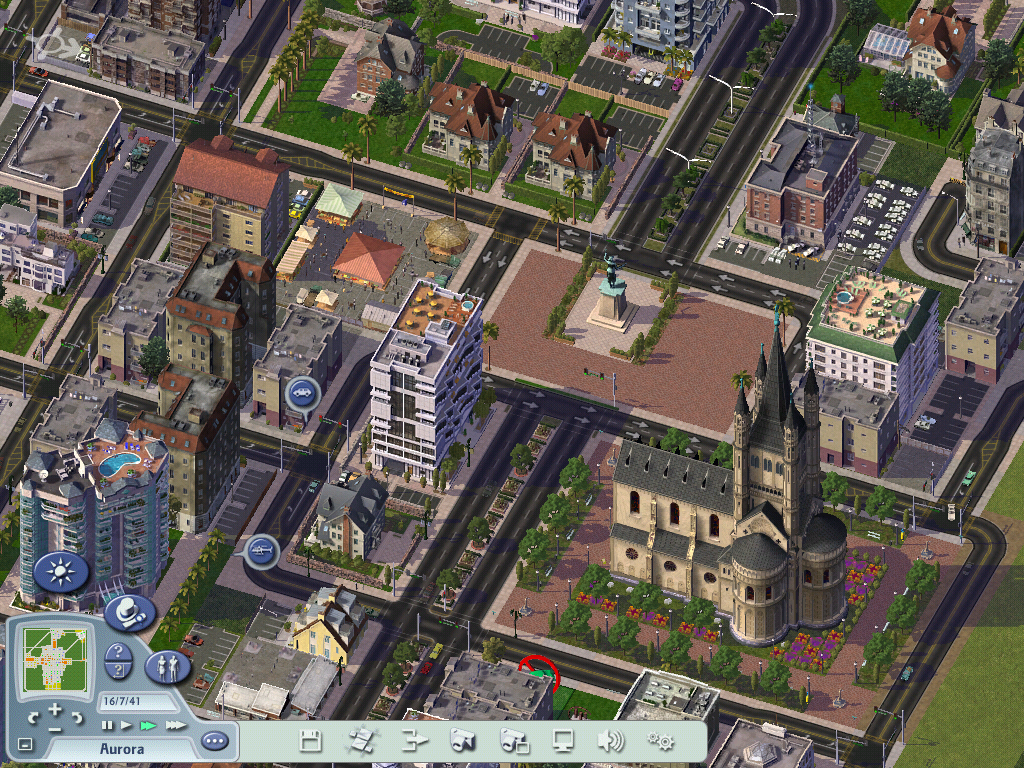Zoom out with the minus button
The height and width of the screenshot is (768, 1024).
55,727
